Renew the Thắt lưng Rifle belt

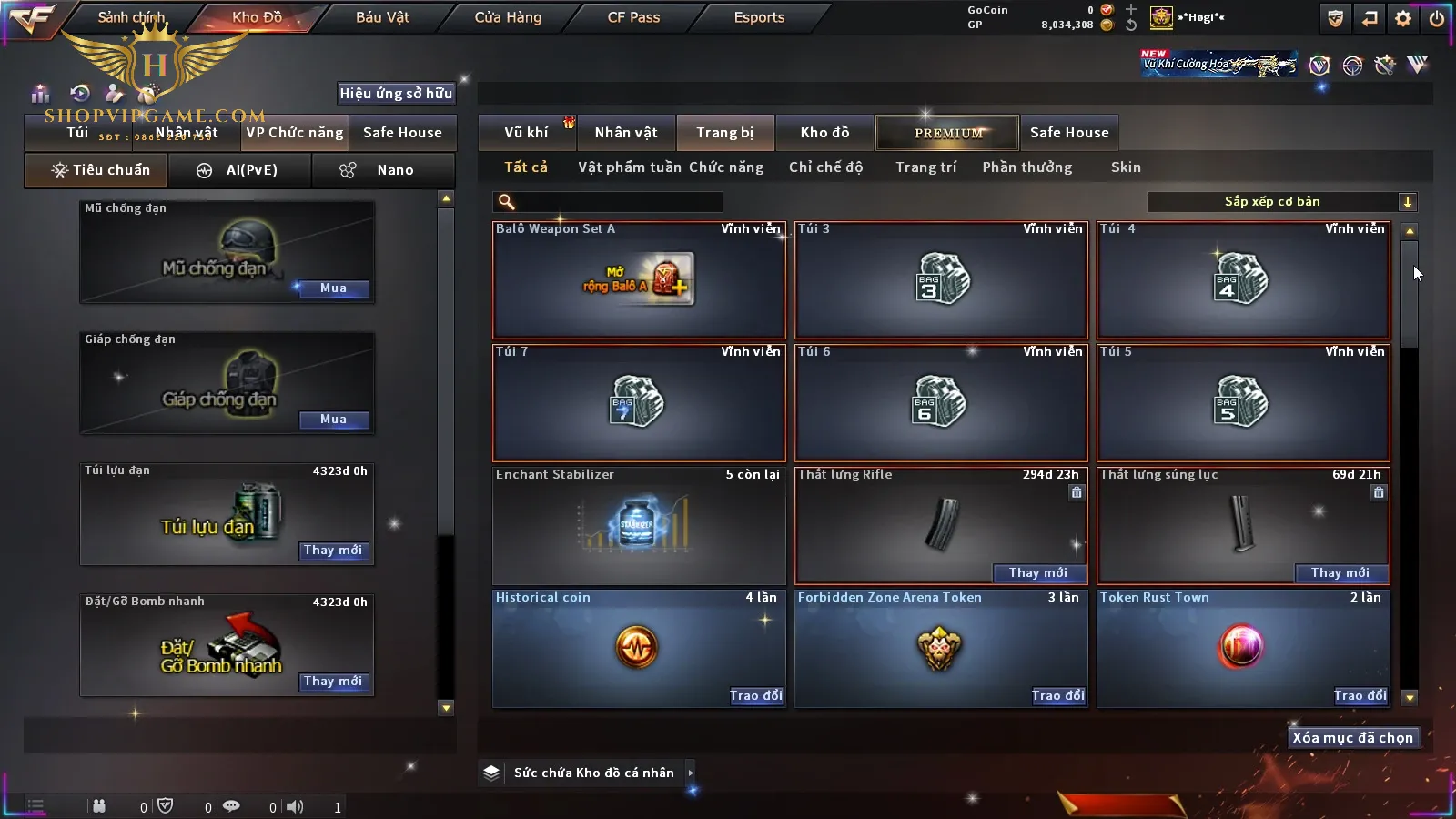point(1038,573)
